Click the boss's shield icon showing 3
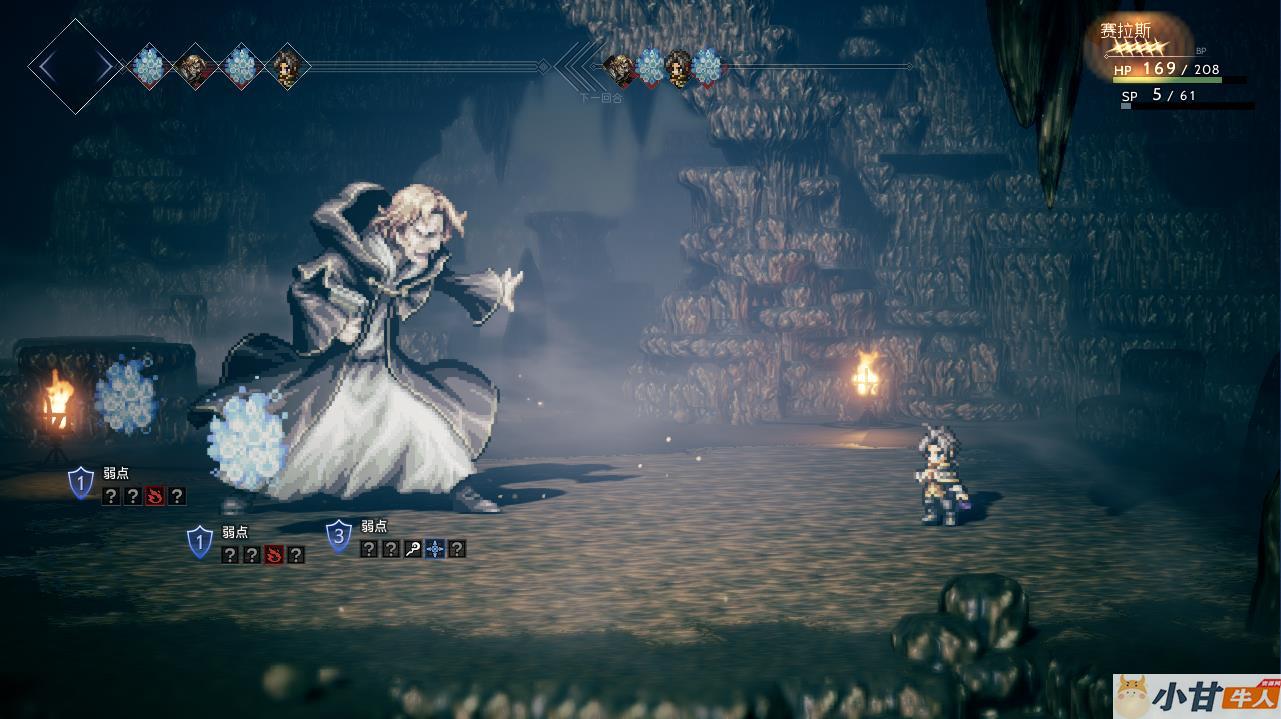Image resolution: width=1281 pixels, height=719 pixels. point(339,536)
